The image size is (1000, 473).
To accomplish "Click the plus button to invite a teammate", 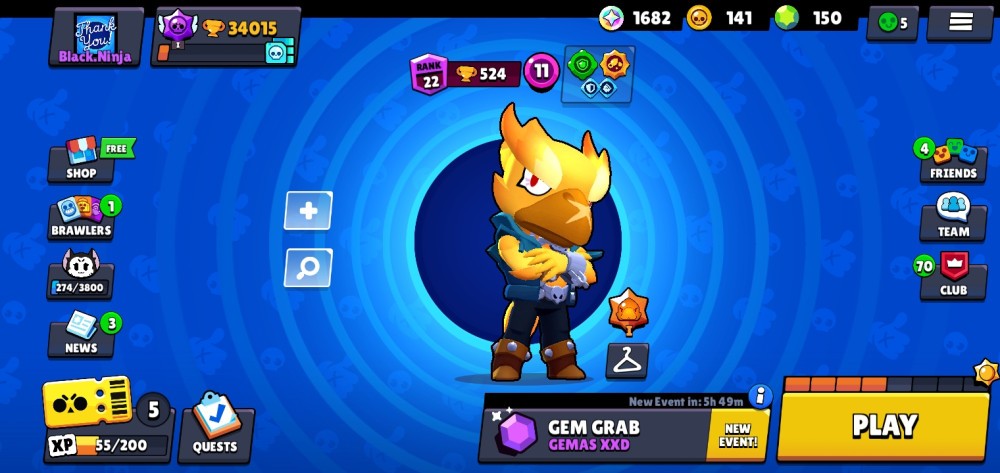I will tap(308, 211).
